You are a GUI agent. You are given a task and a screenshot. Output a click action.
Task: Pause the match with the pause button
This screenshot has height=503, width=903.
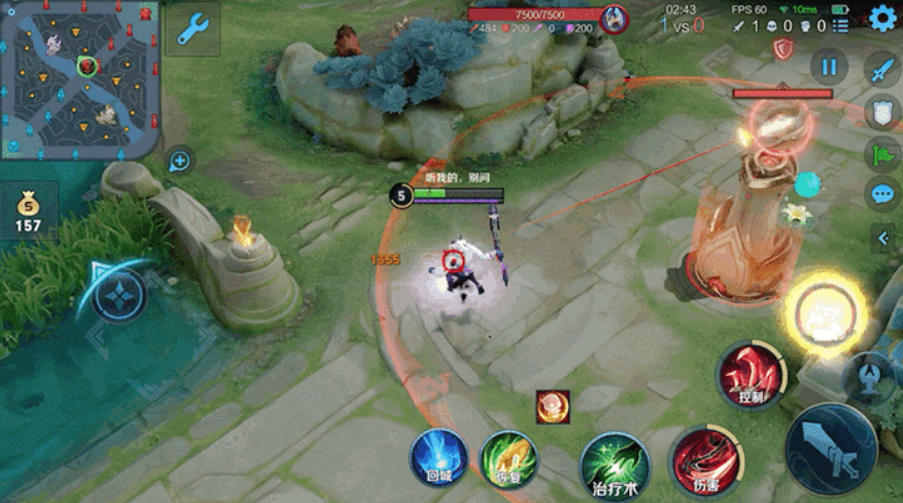tap(829, 68)
